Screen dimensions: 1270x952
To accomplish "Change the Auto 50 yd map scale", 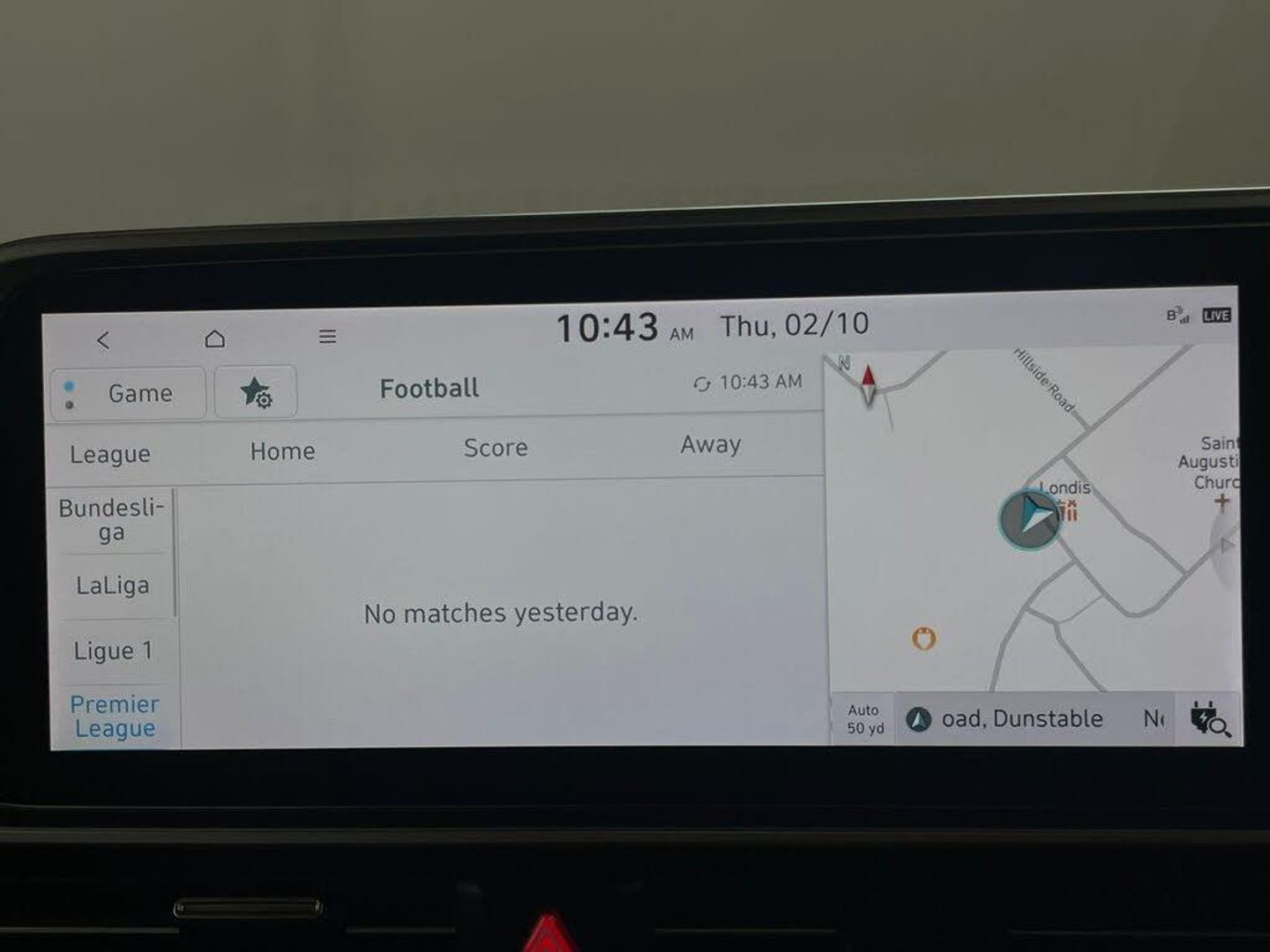I will (864, 719).
